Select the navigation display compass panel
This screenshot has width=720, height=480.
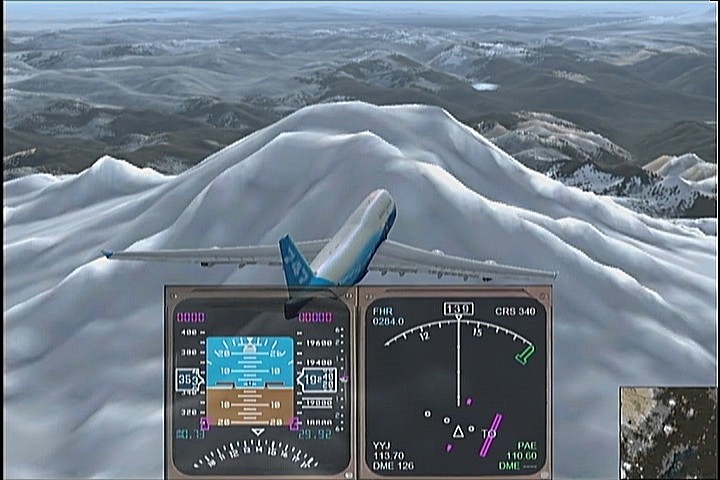454,381
